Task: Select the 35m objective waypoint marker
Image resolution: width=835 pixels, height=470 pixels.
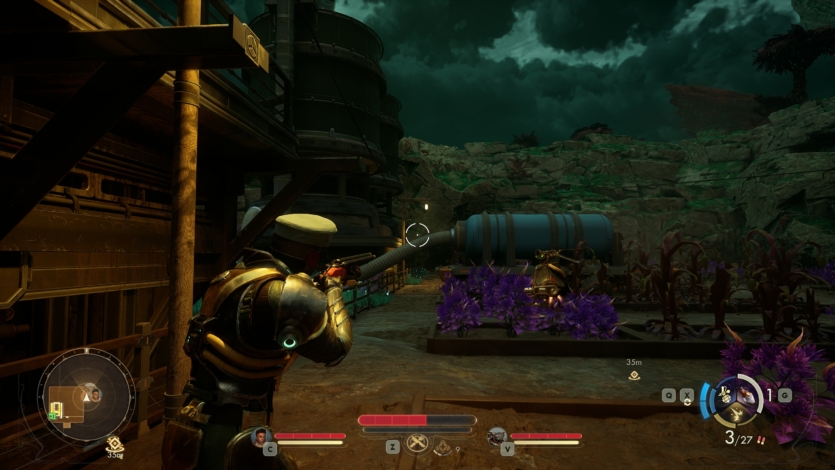Action: click(x=633, y=375)
